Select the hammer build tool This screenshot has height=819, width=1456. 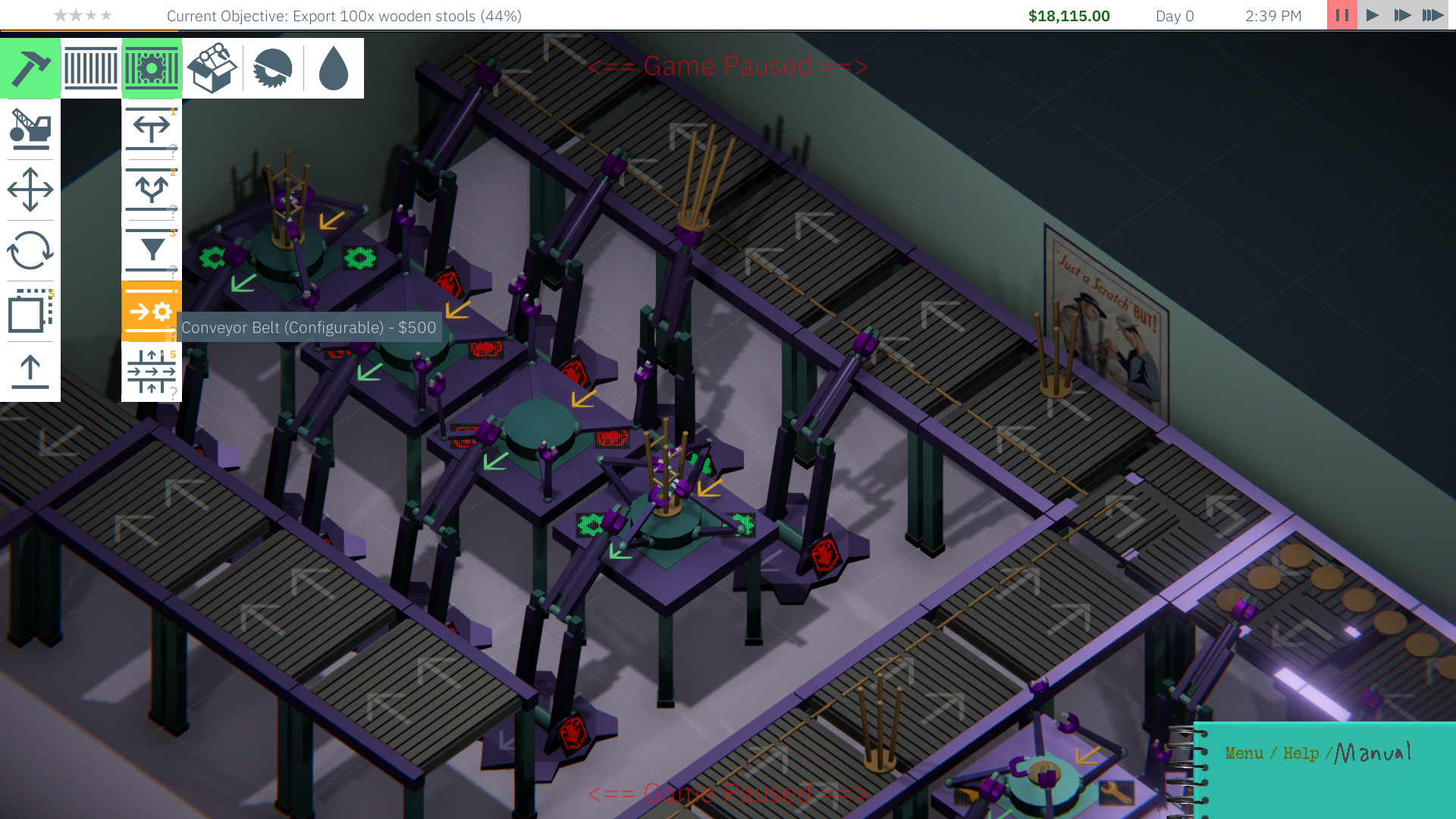pos(30,68)
